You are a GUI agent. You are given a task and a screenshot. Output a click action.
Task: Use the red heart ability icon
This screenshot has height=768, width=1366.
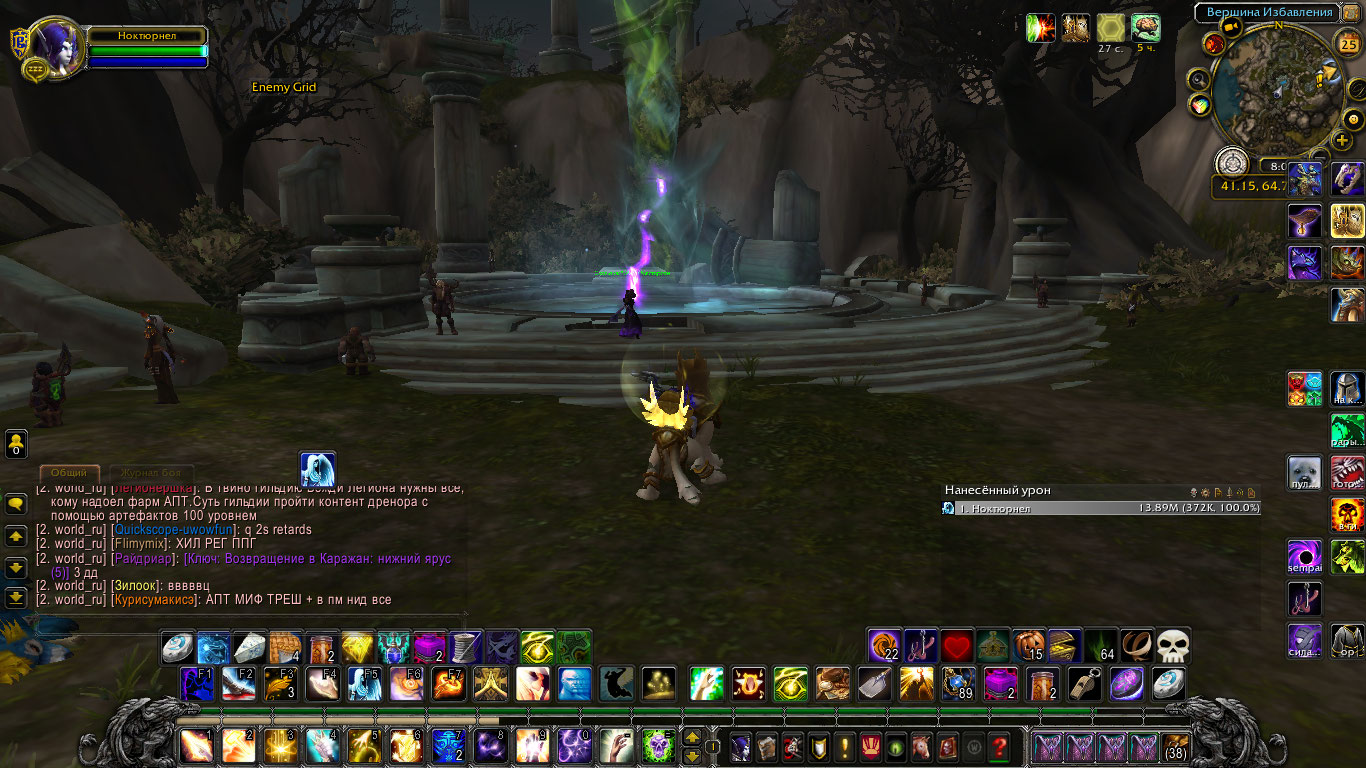click(957, 646)
